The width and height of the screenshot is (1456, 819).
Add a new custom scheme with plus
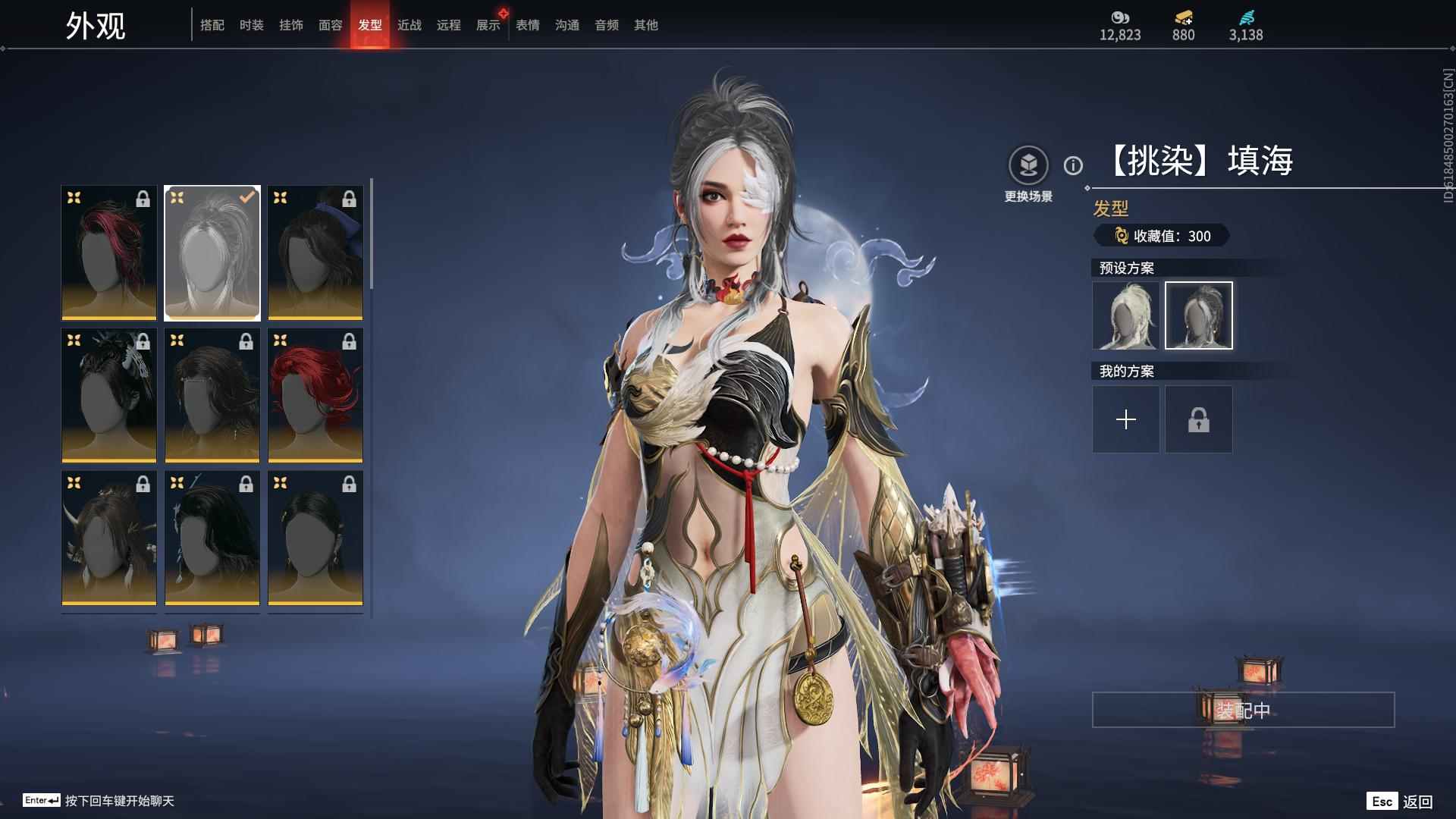tap(1125, 419)
